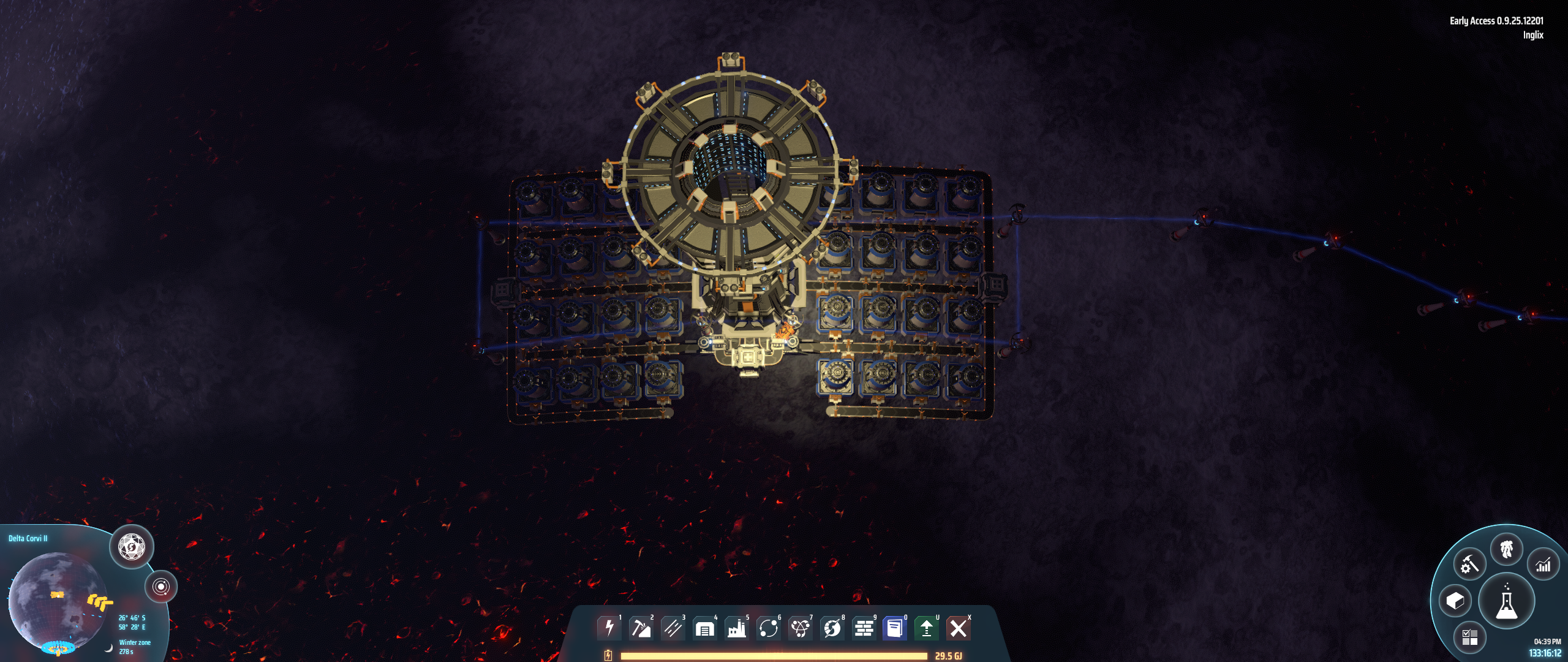Open the lightning bolt power build category
1568x662 pixels.
pos(609,628)
